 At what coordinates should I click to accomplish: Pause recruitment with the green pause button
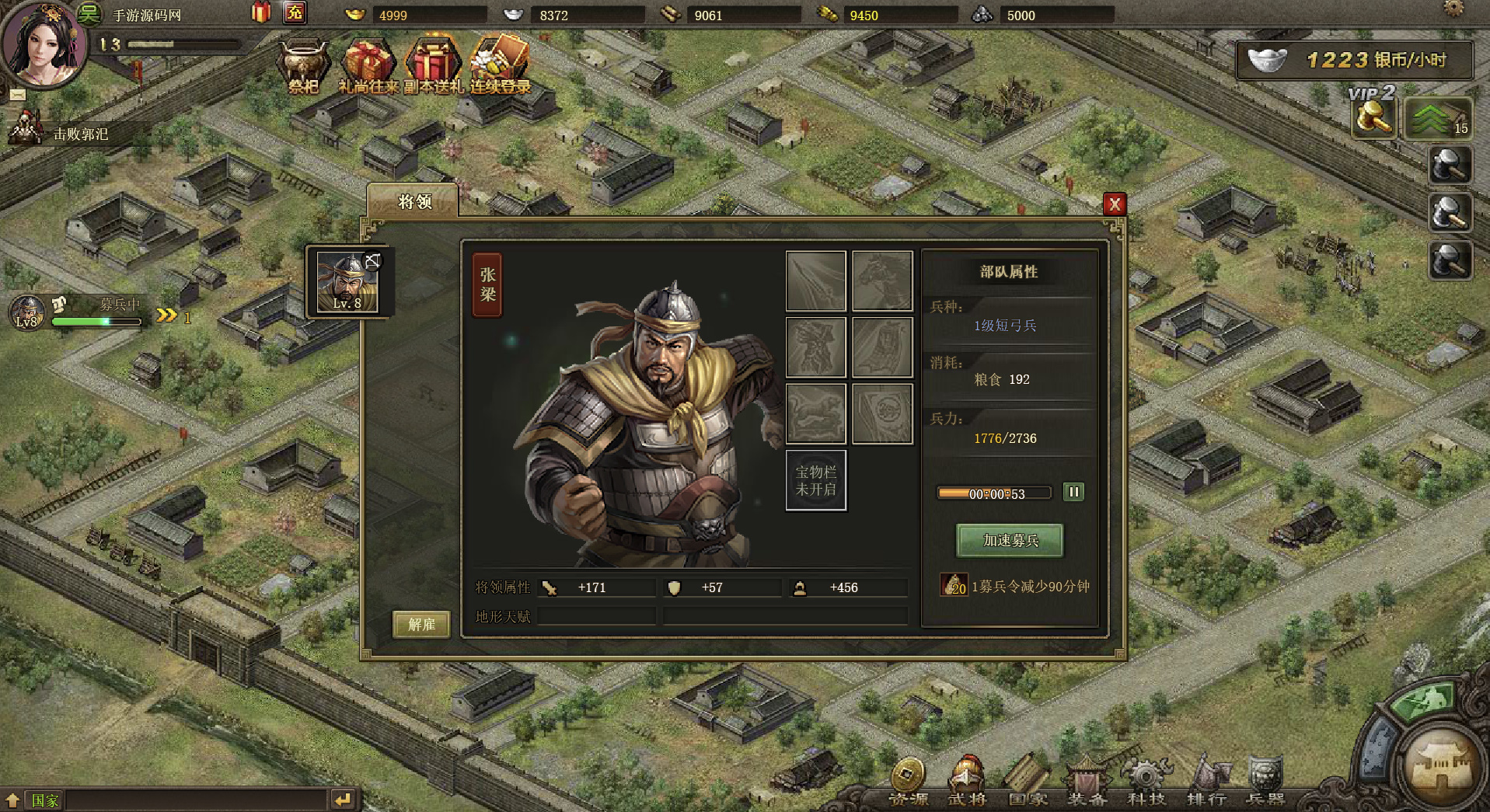pos(1073,492)
